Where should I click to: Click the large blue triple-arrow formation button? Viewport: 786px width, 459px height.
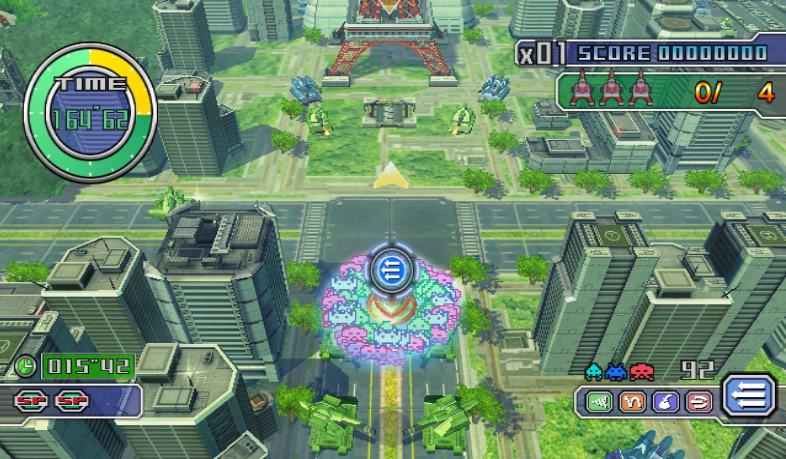[748, 395]
